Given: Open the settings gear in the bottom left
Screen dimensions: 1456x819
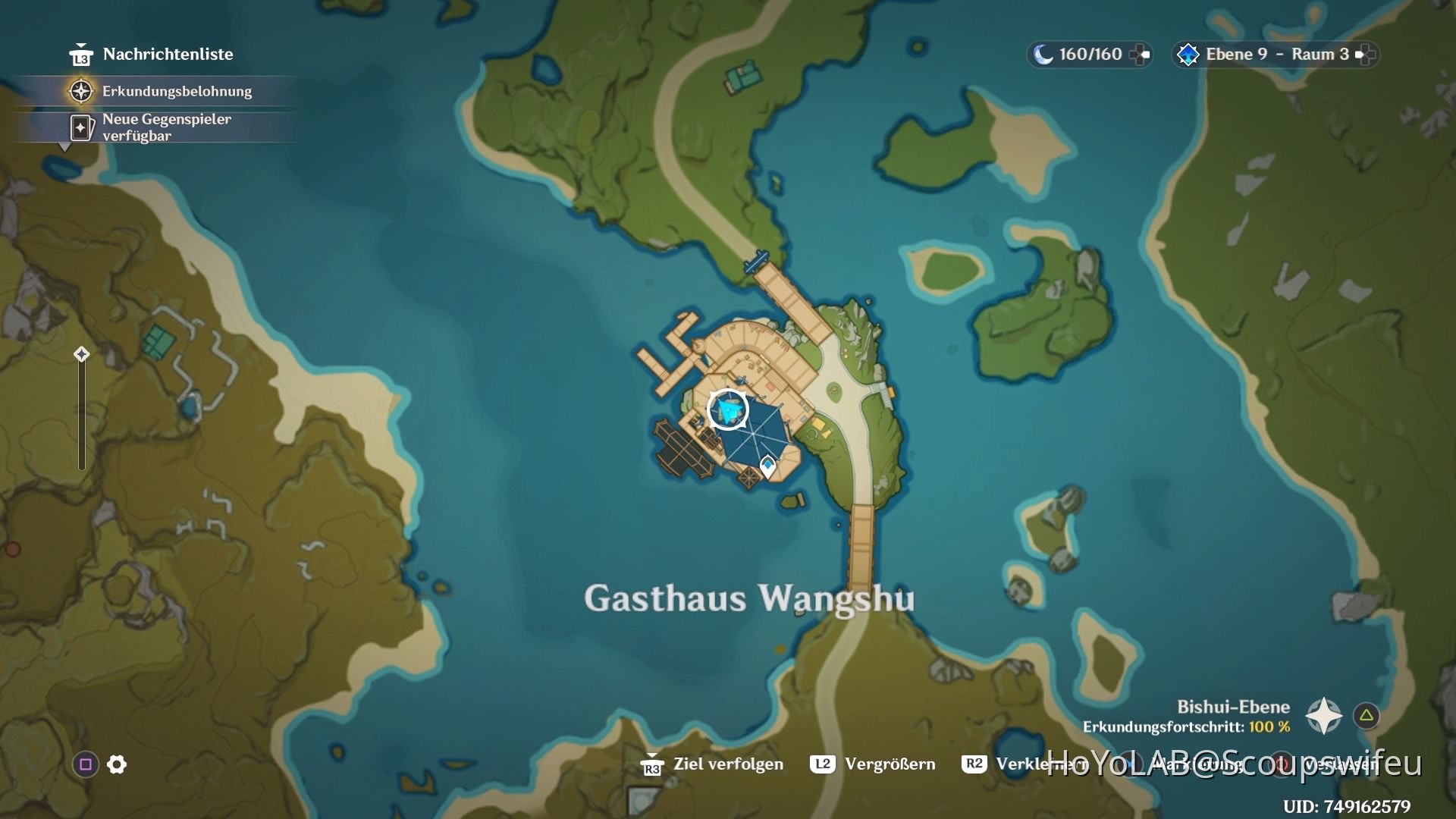Looking at the screenshot, I should click(115, 764).
